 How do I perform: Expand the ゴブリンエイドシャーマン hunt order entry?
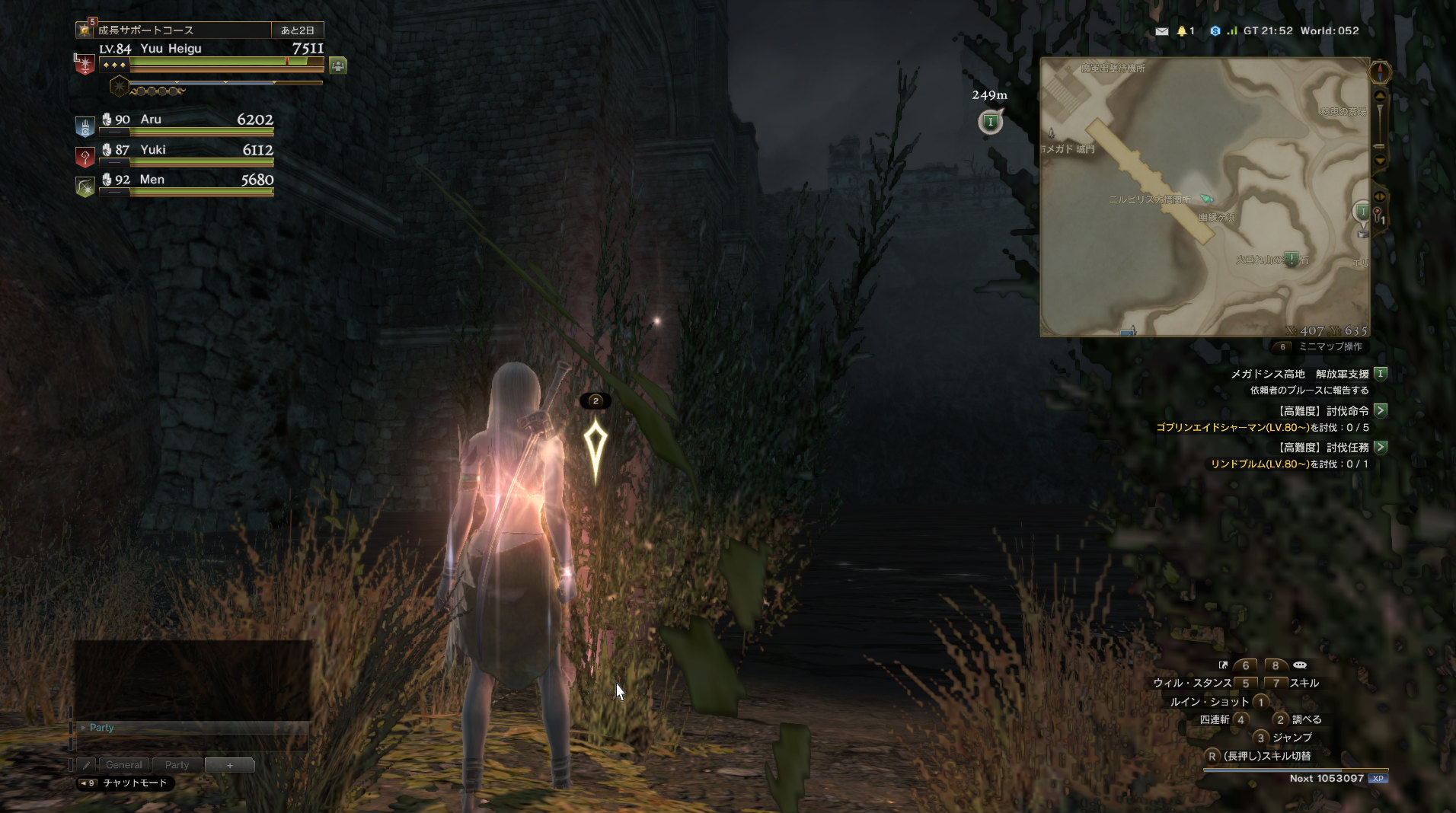click(1381, 410)
